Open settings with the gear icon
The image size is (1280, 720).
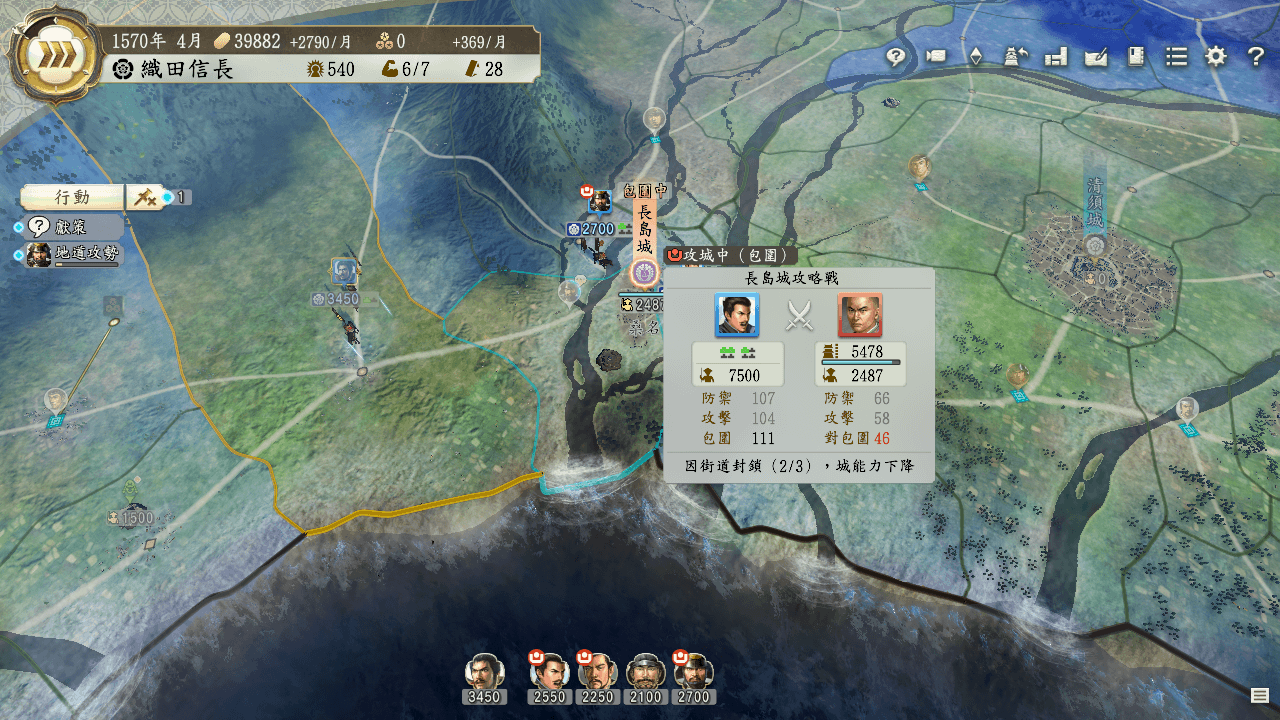[1216, 57]
